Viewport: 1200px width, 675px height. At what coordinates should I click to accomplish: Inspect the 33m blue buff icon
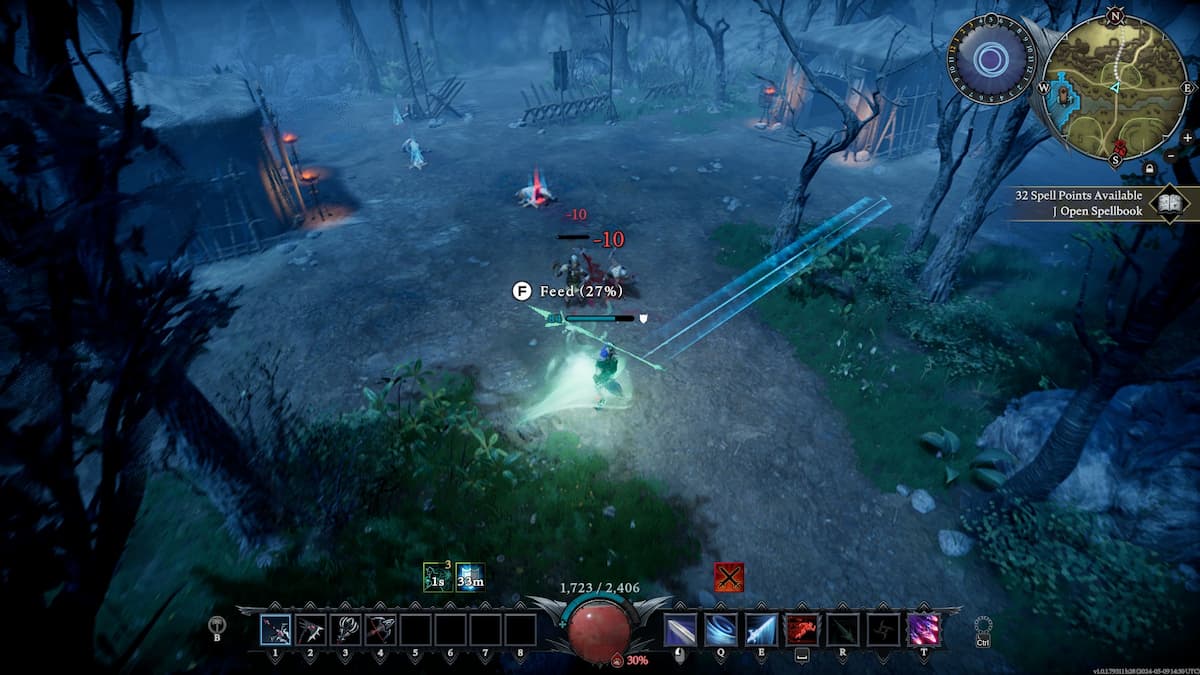[470, 578]
